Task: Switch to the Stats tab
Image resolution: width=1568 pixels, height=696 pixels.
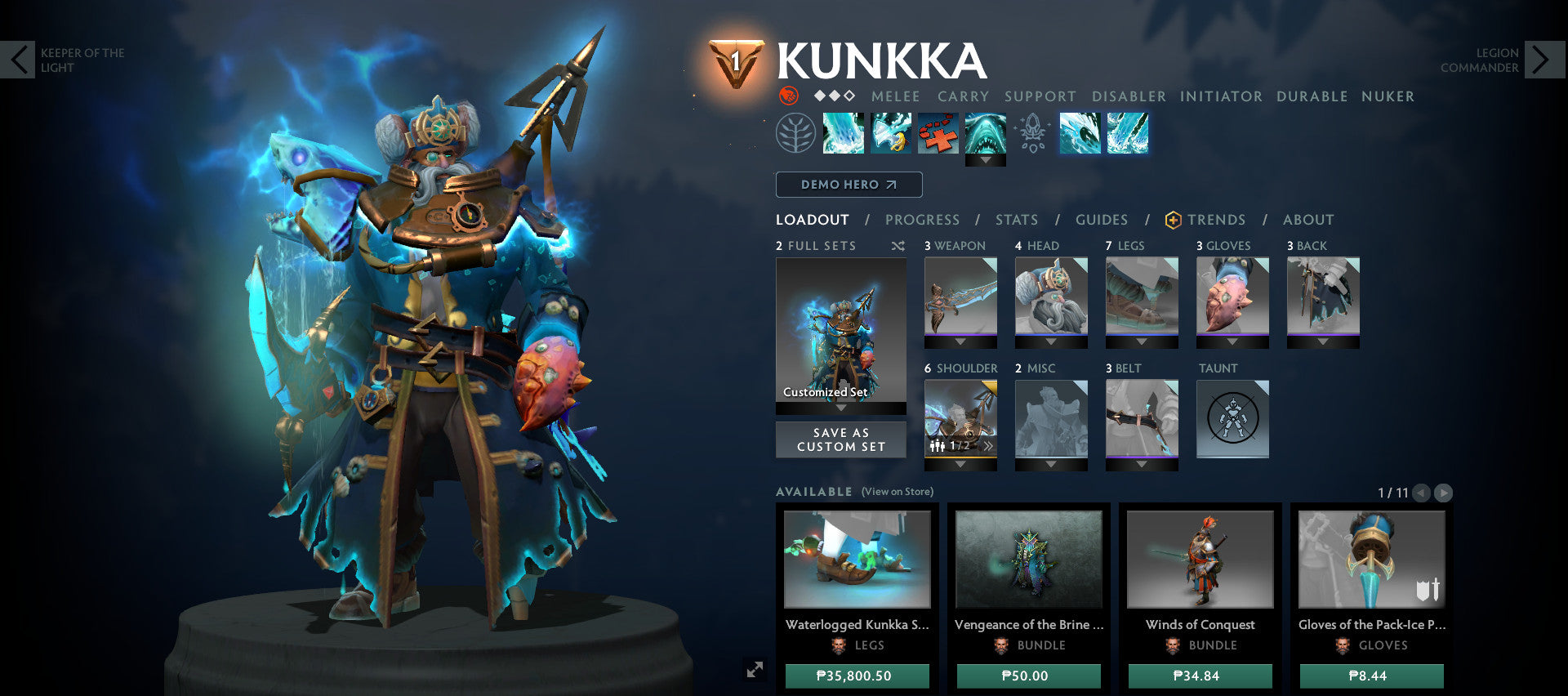Action: (x=1015, y=220)
